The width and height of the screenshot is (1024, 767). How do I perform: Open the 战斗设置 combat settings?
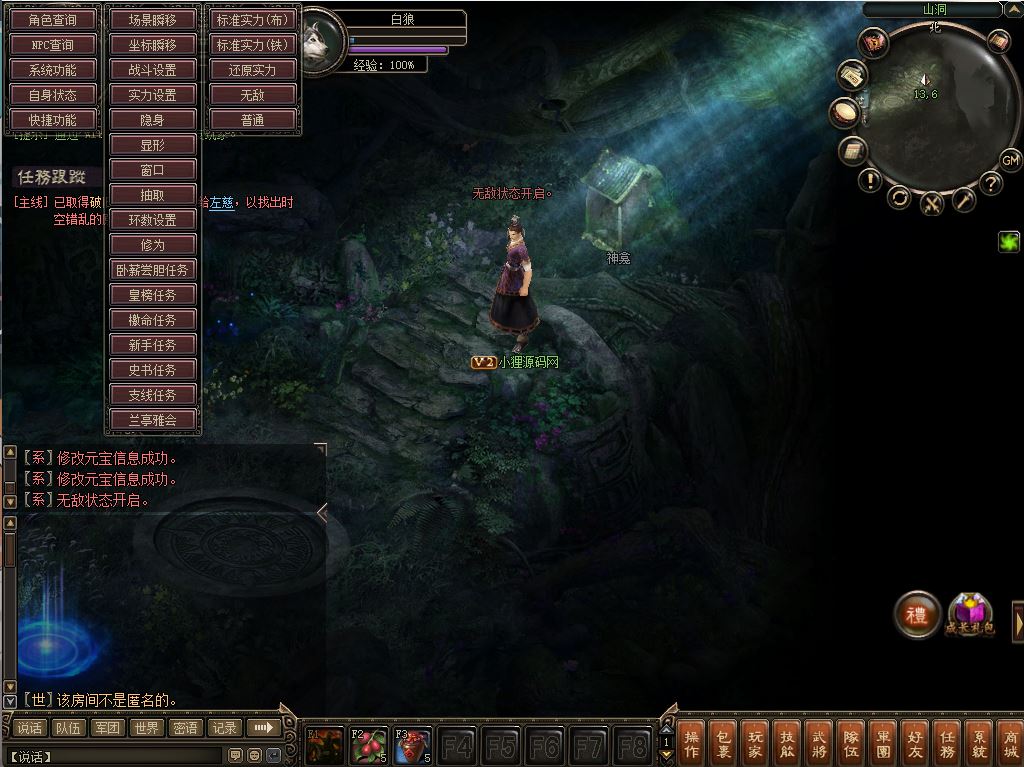153,70
